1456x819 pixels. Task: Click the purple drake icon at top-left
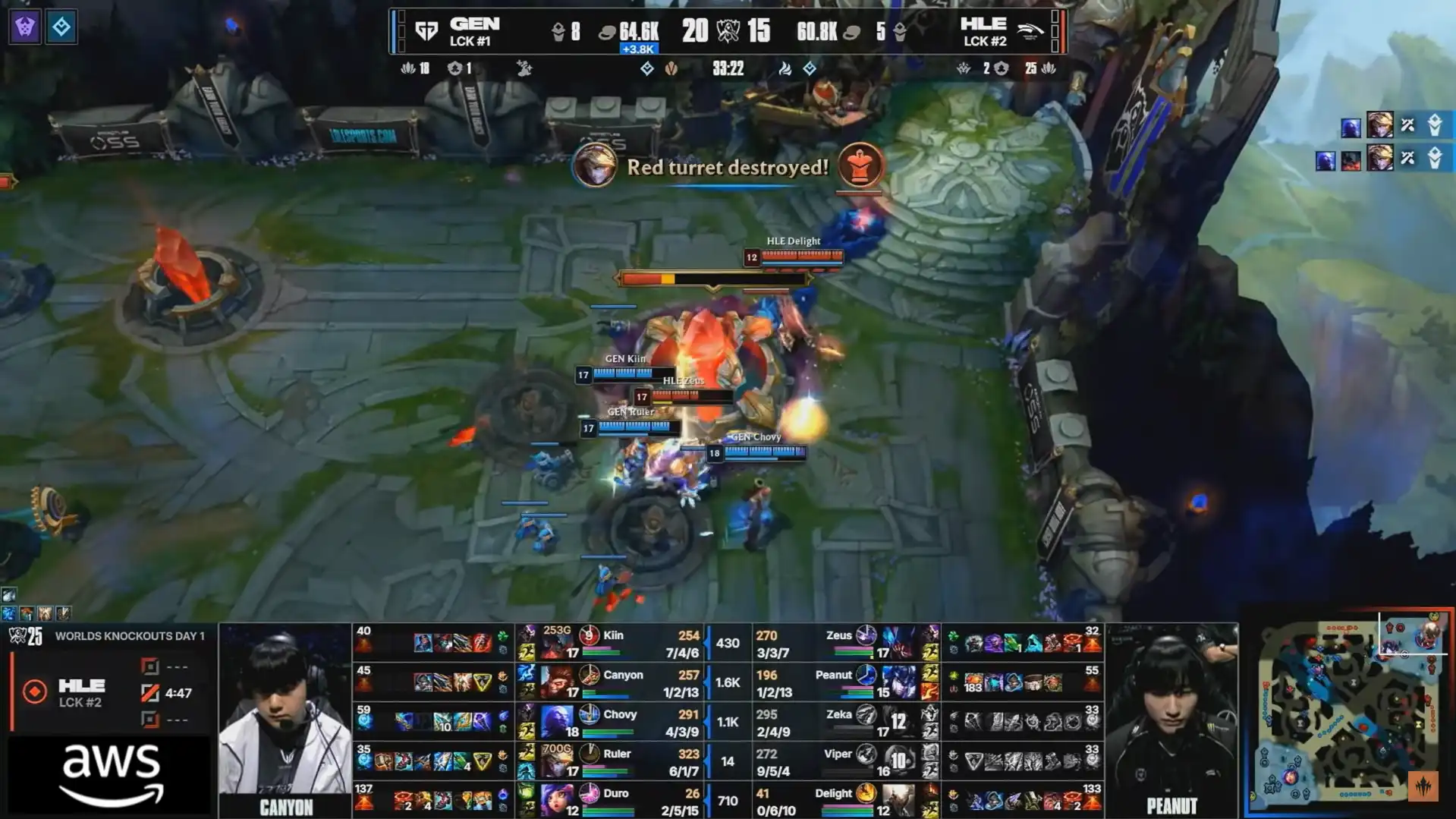click(x=25, y=27)
